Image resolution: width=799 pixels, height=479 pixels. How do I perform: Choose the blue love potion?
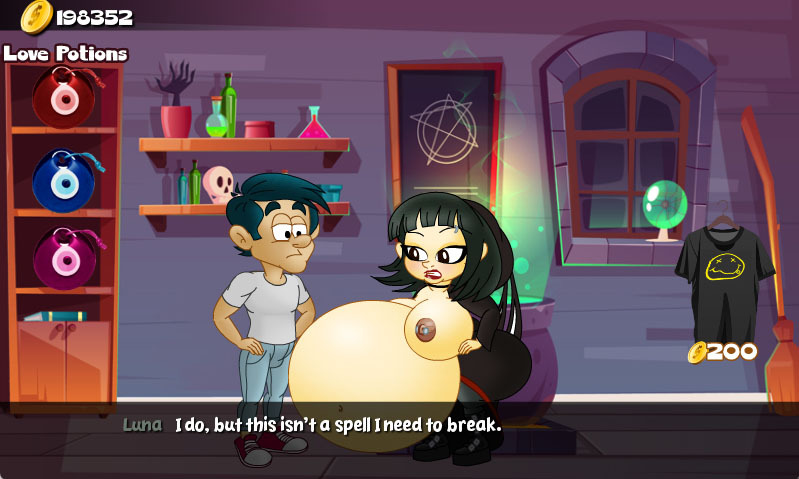pos(63,179)
